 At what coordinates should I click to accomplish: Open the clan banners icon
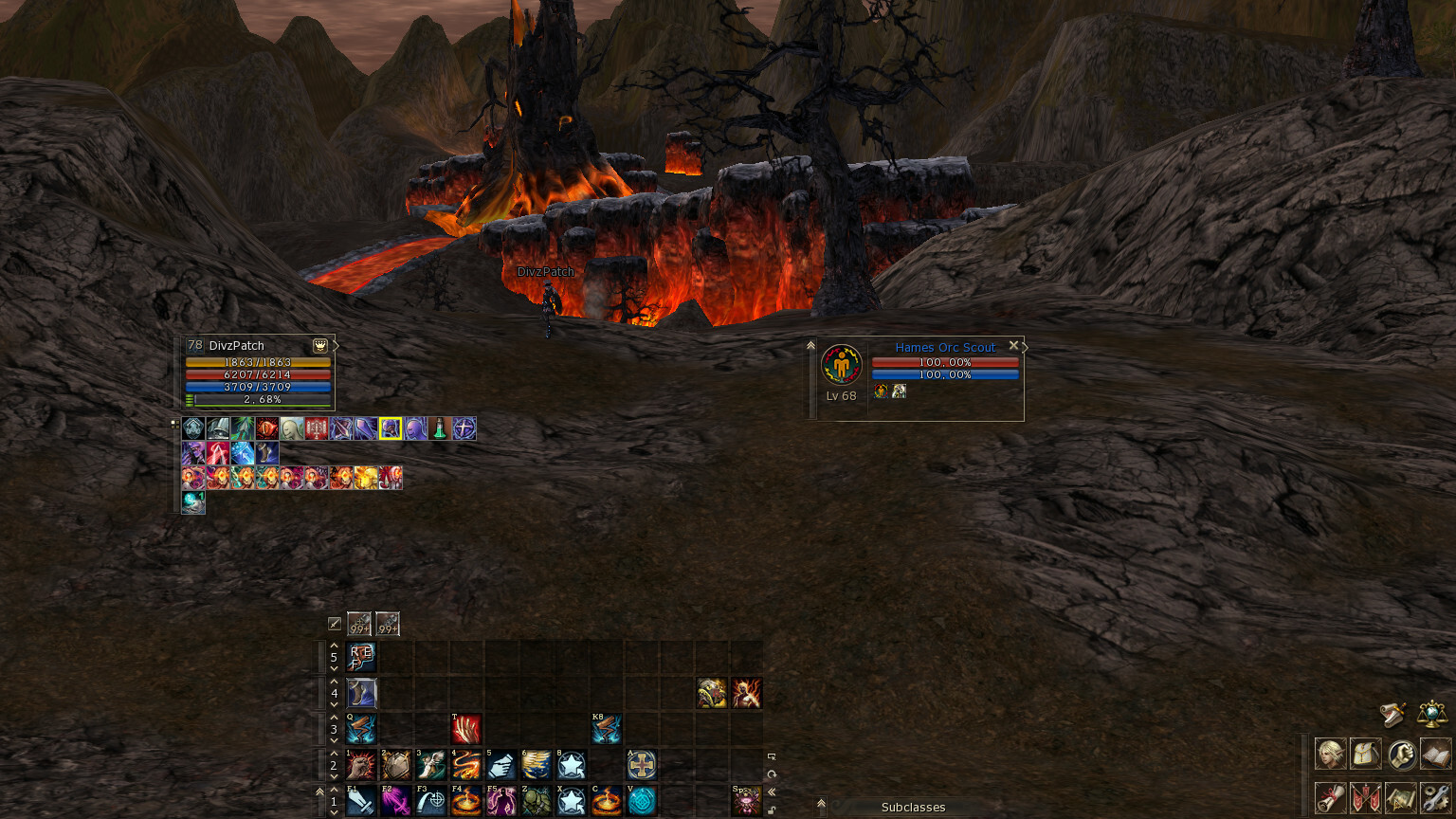point(1365,797)
